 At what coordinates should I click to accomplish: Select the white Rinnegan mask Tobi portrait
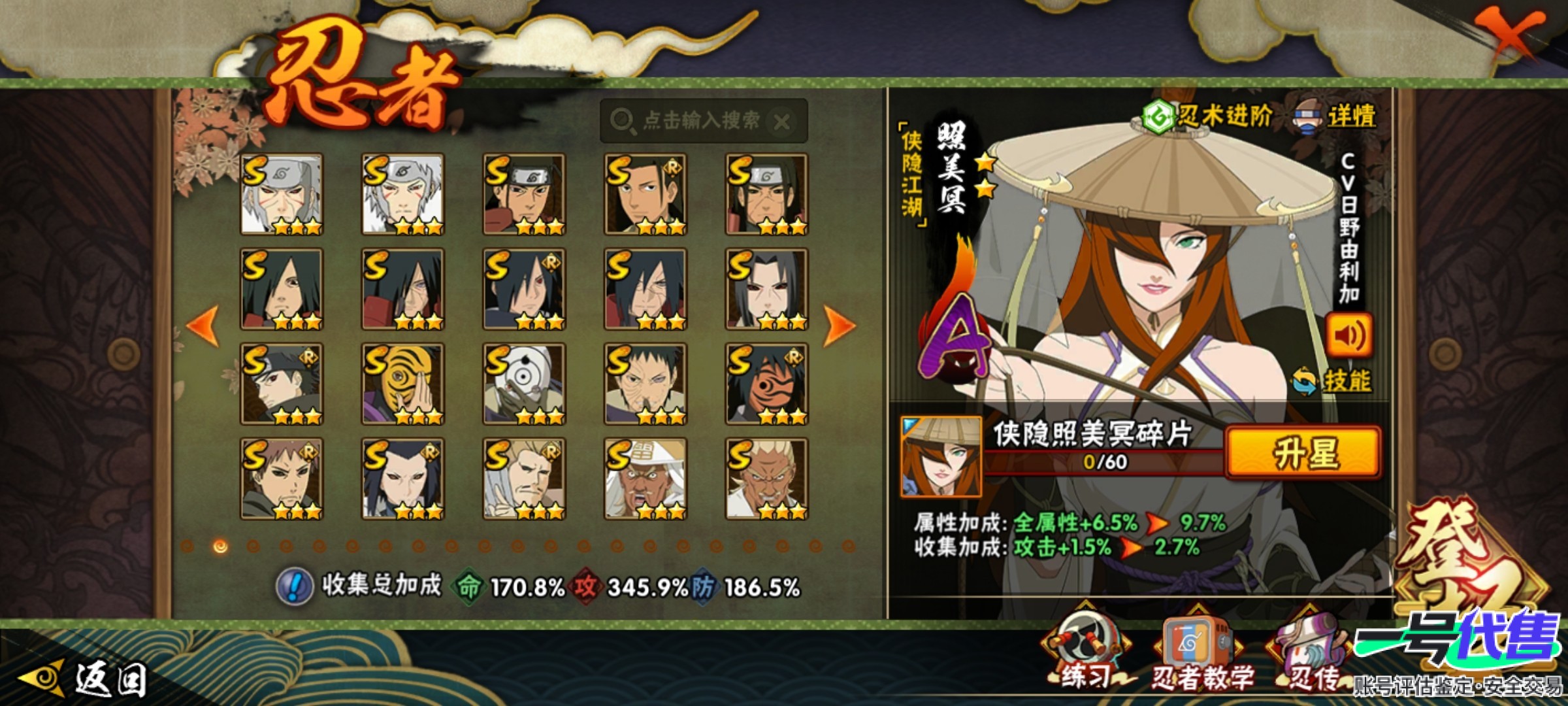pyautogui.click(x=524, y=384)
